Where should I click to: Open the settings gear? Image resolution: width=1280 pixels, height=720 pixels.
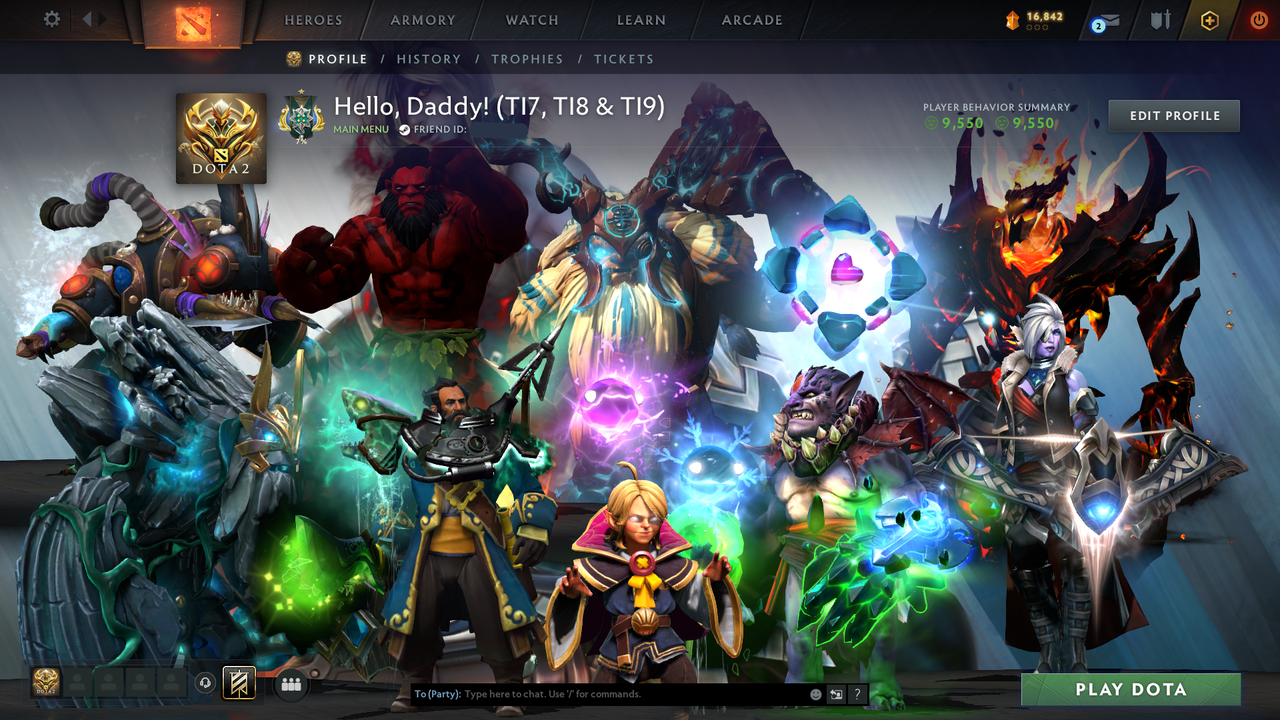52,18
